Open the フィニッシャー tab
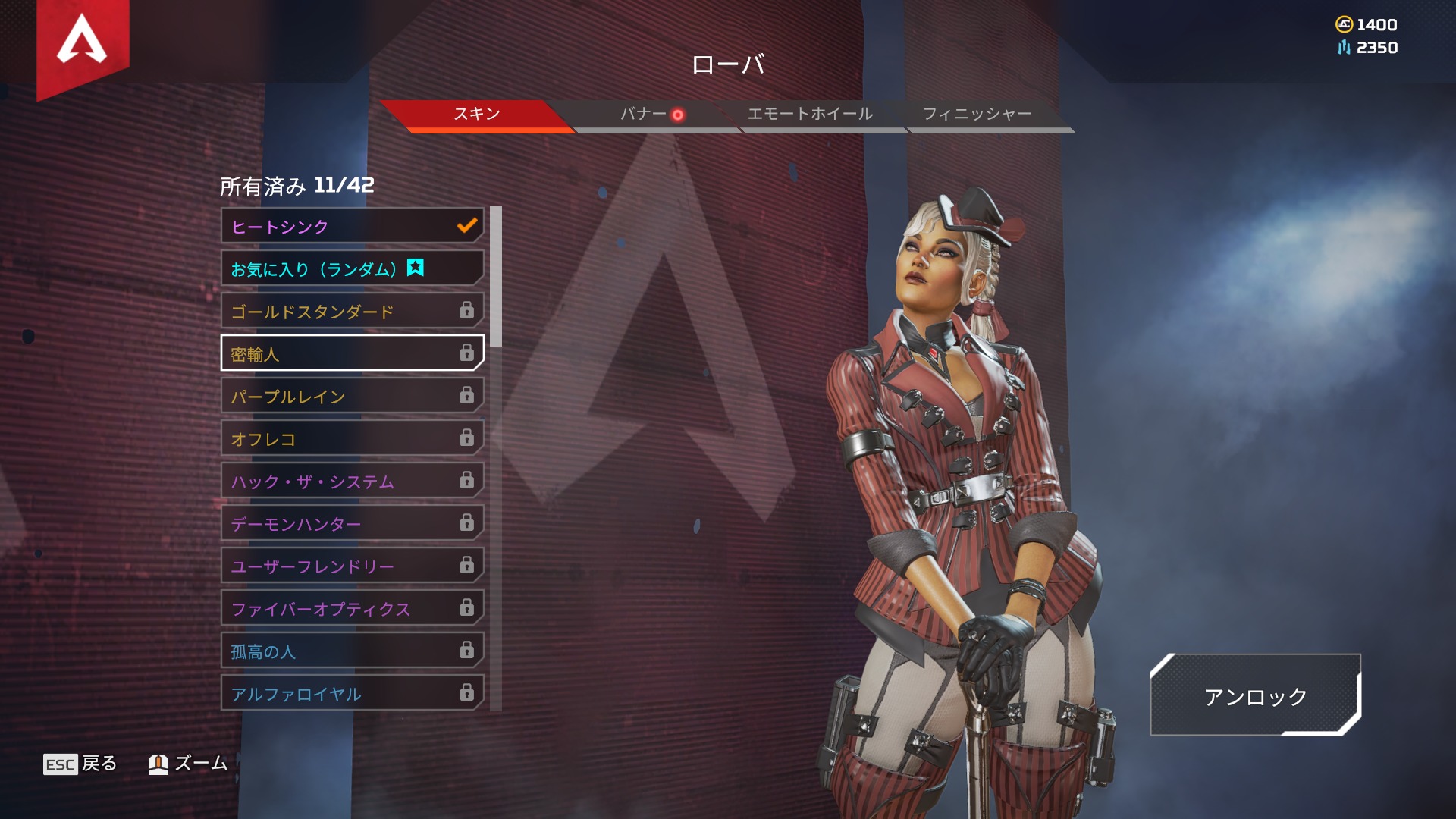This screenshot has width=1456, height=819. [x=977, y=115]
